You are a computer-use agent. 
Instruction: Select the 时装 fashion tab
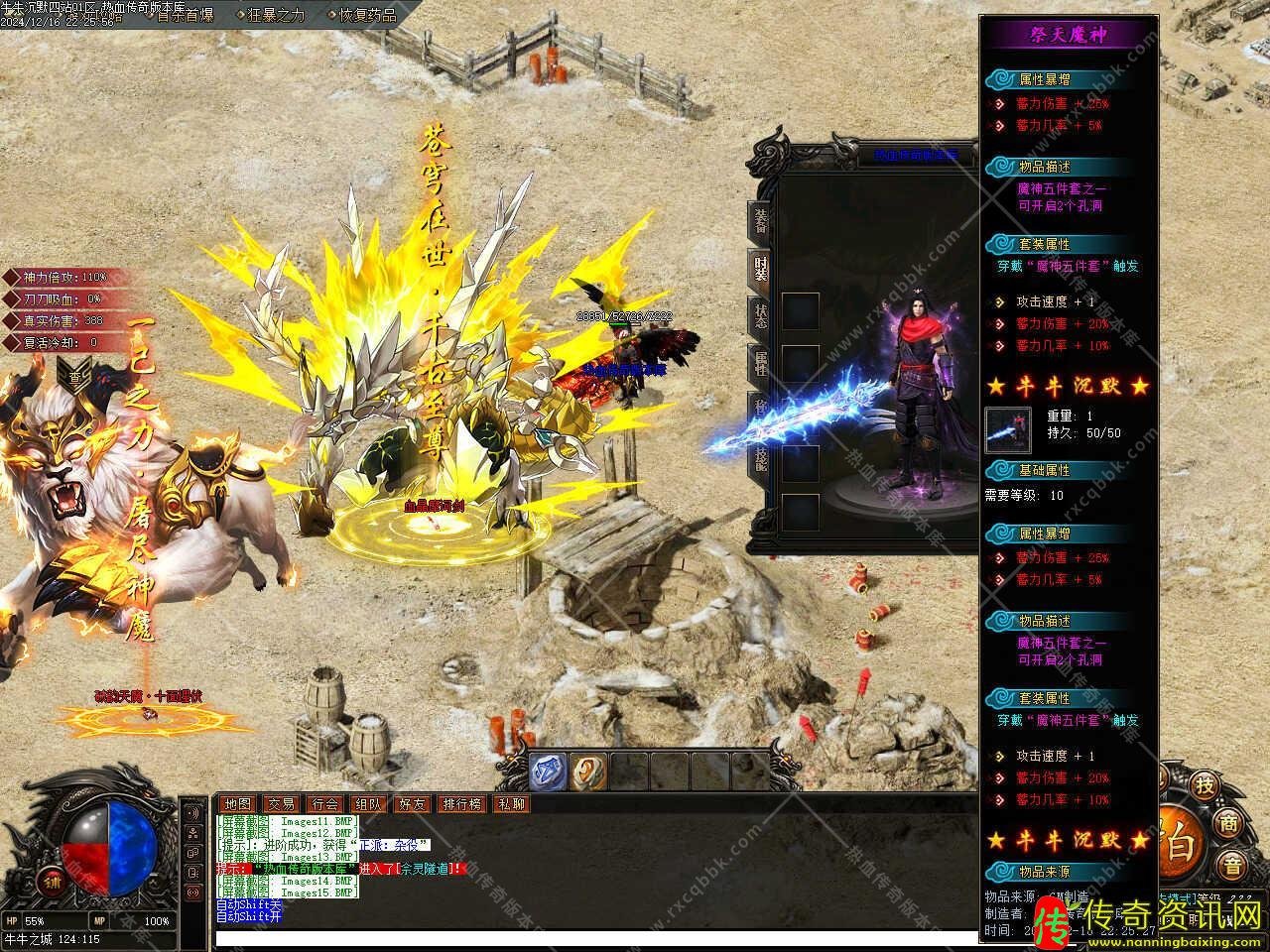[761, 268]
